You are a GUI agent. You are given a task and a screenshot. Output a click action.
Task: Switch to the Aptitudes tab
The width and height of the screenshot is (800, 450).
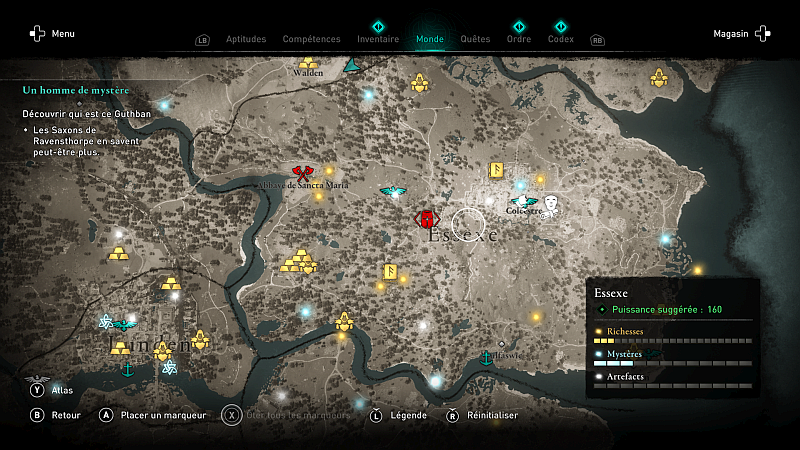pos(246,40)
